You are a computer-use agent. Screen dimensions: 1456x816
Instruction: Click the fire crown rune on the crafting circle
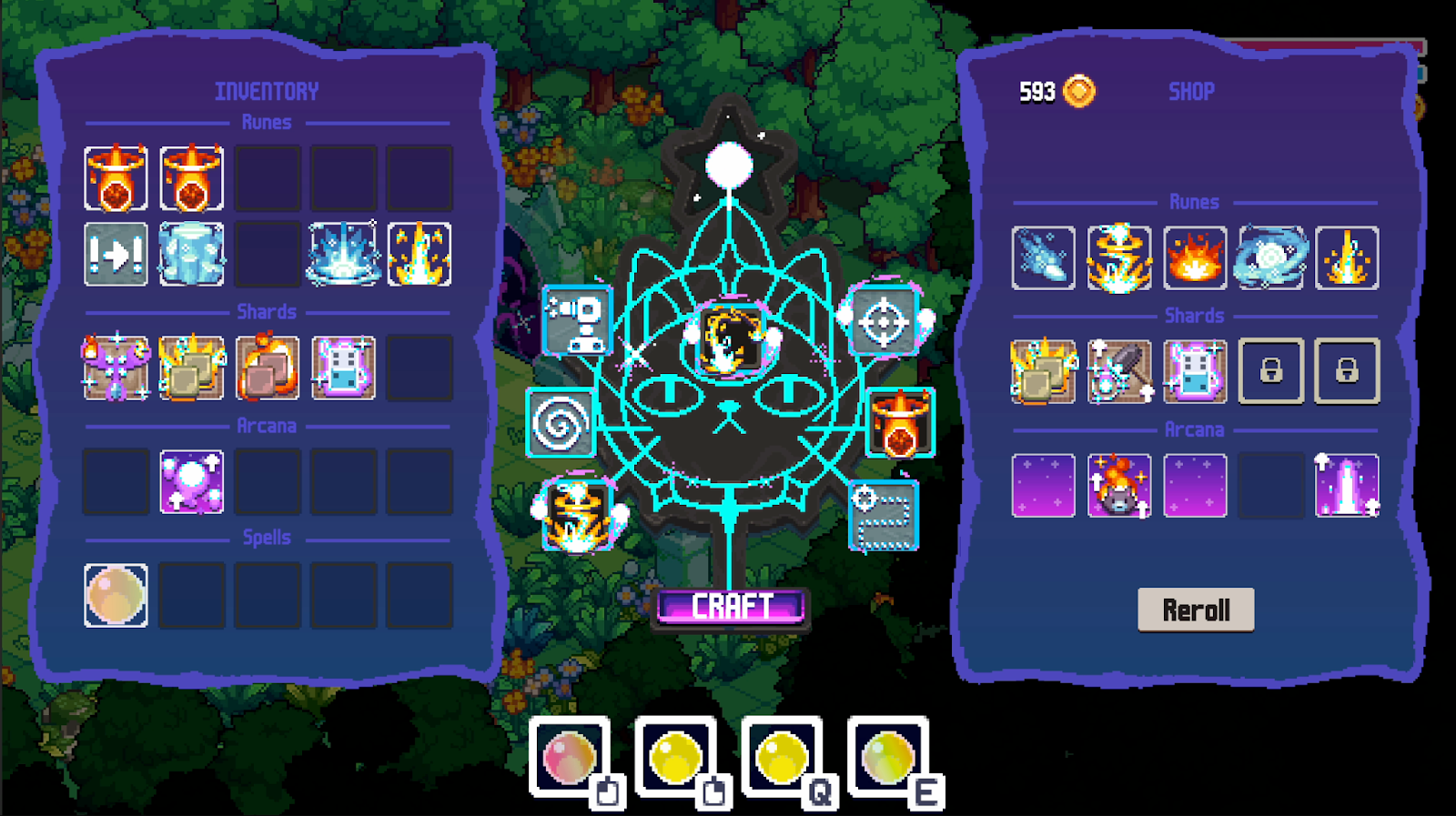[900, 421]
